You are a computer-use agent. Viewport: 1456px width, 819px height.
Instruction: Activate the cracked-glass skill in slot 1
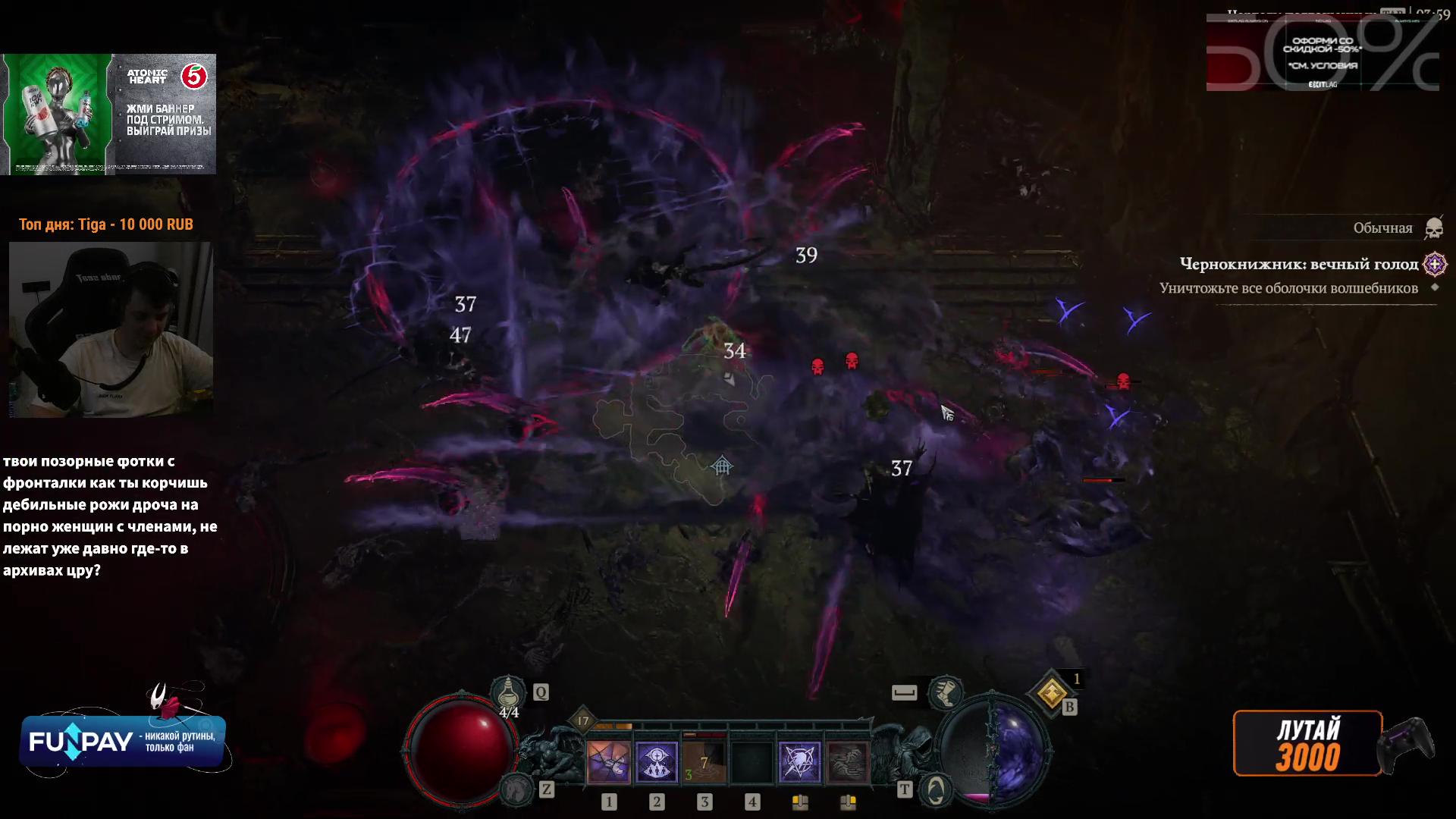608,761
